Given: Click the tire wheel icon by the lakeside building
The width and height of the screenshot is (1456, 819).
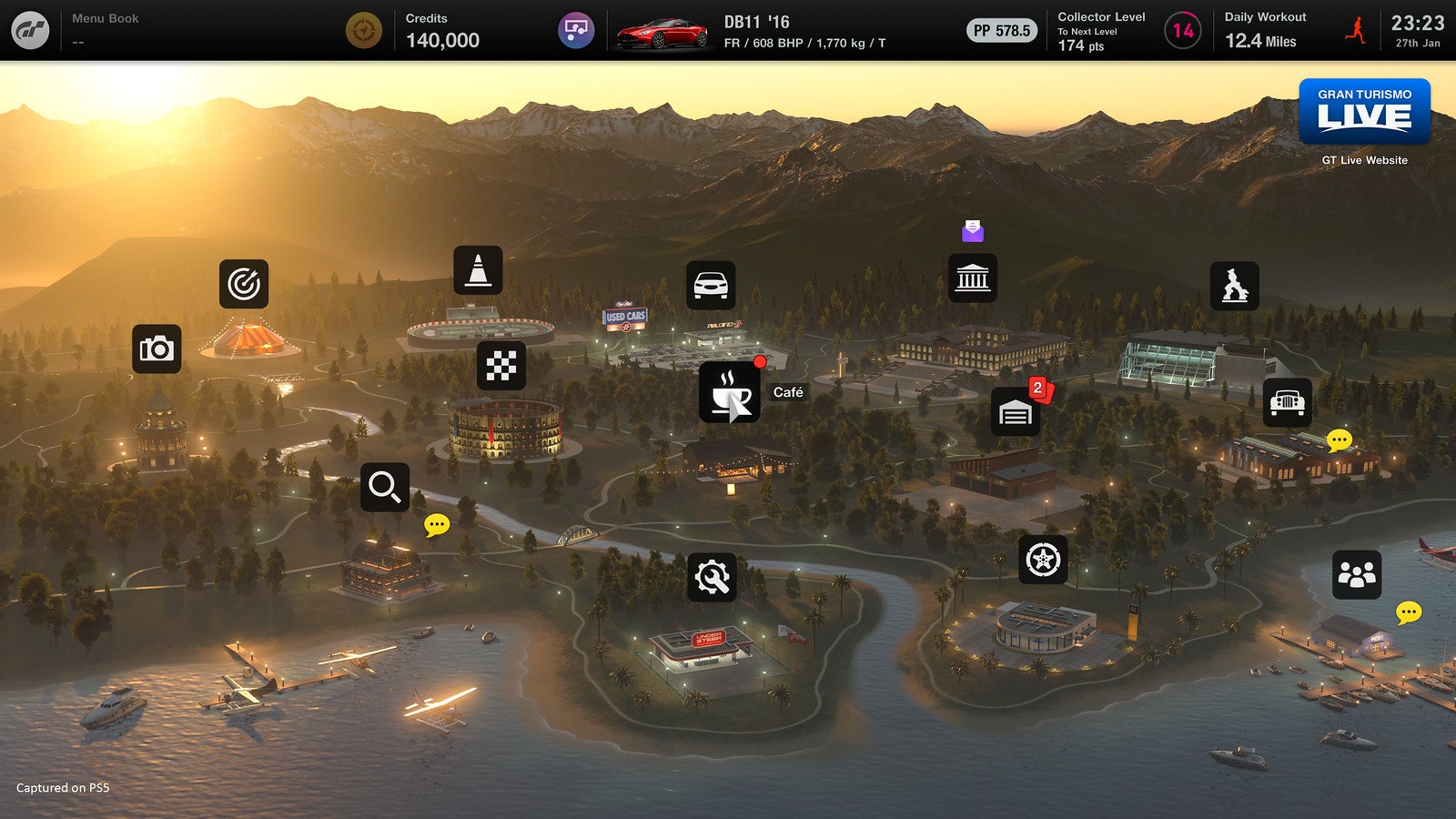Looking at the screenshot, I should tap(1045, 560).
